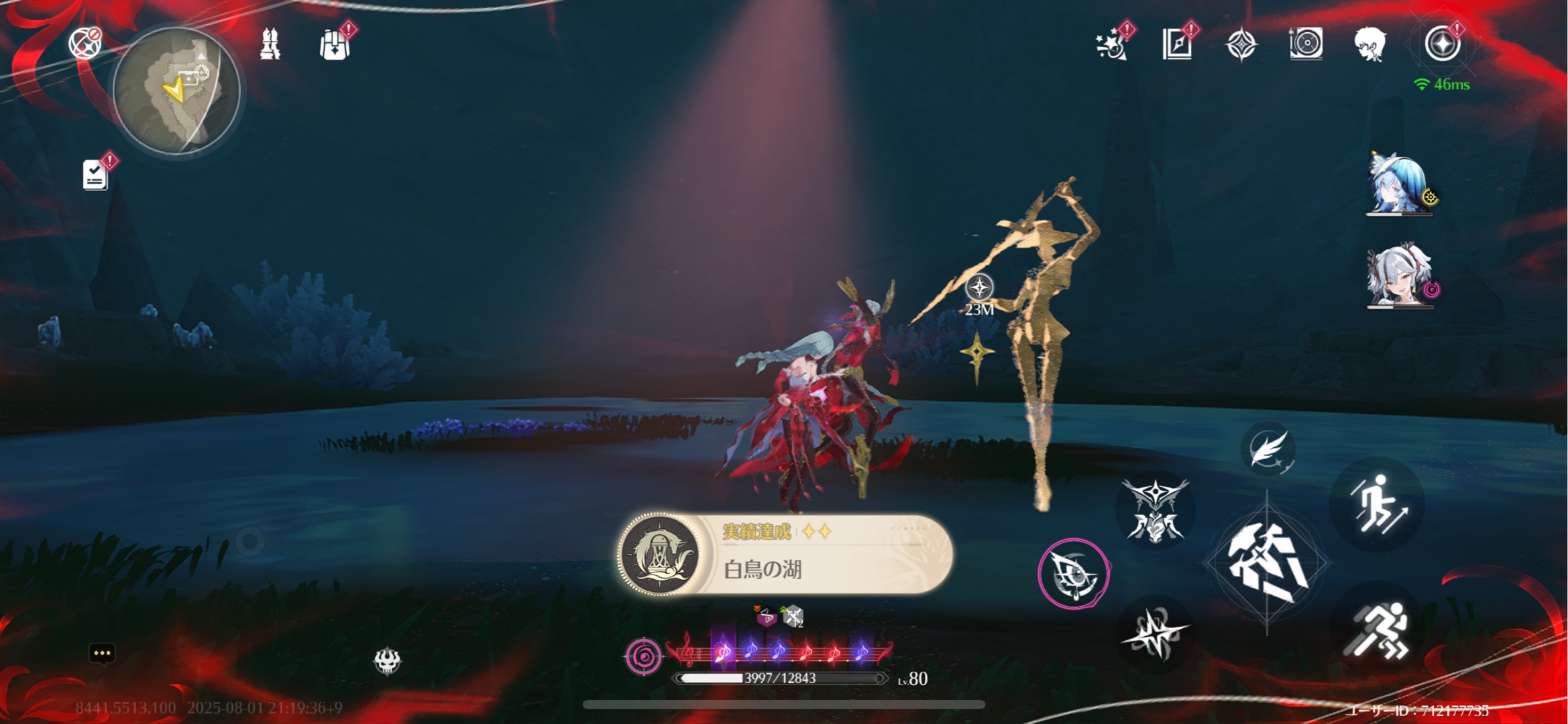Viewport: 1568px width, 724px height.
Task: Open the quest checklist icon
Action: [x=95, y=174]
